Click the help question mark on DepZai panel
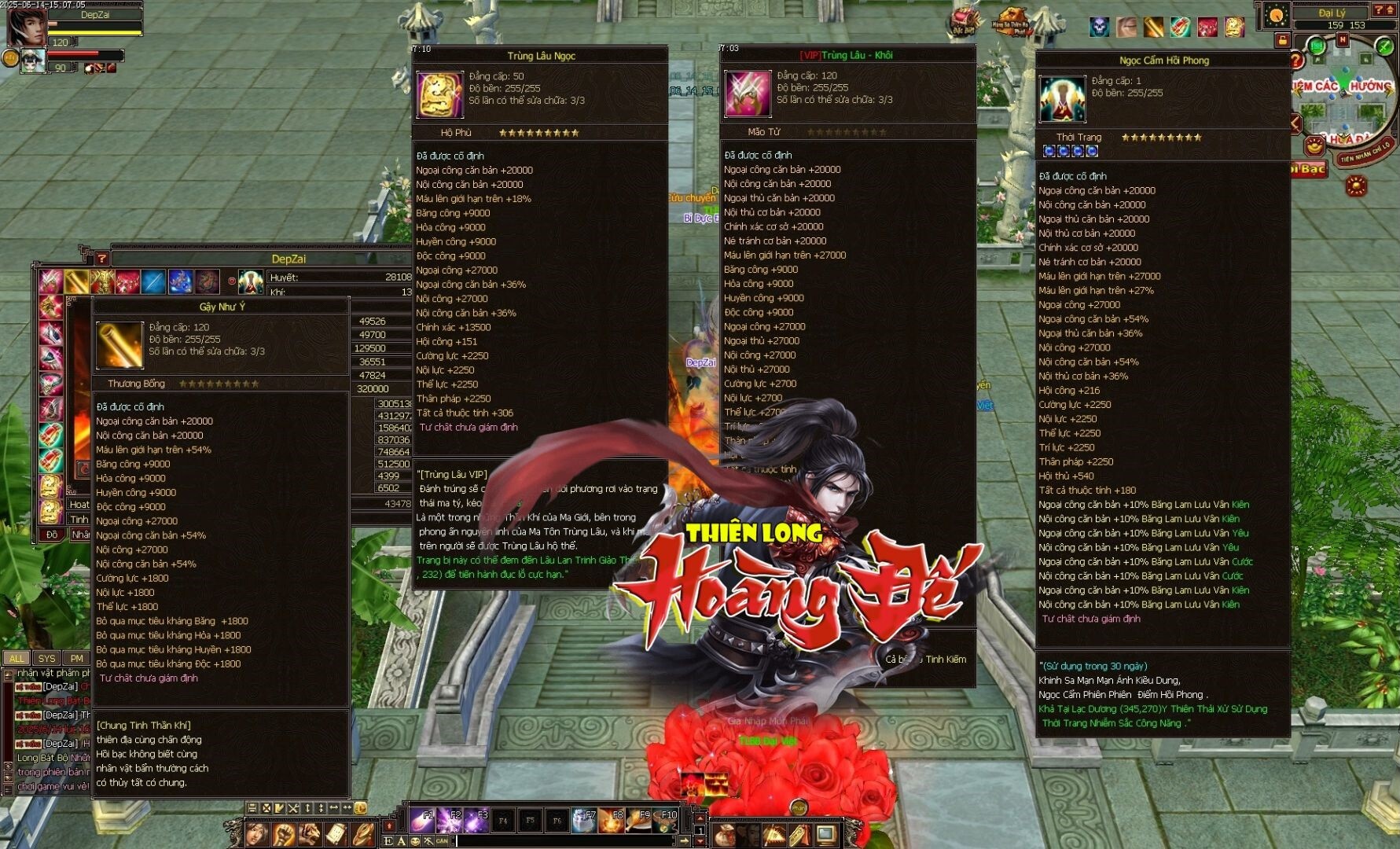1400x849 pixels. (x=101, y=258)
